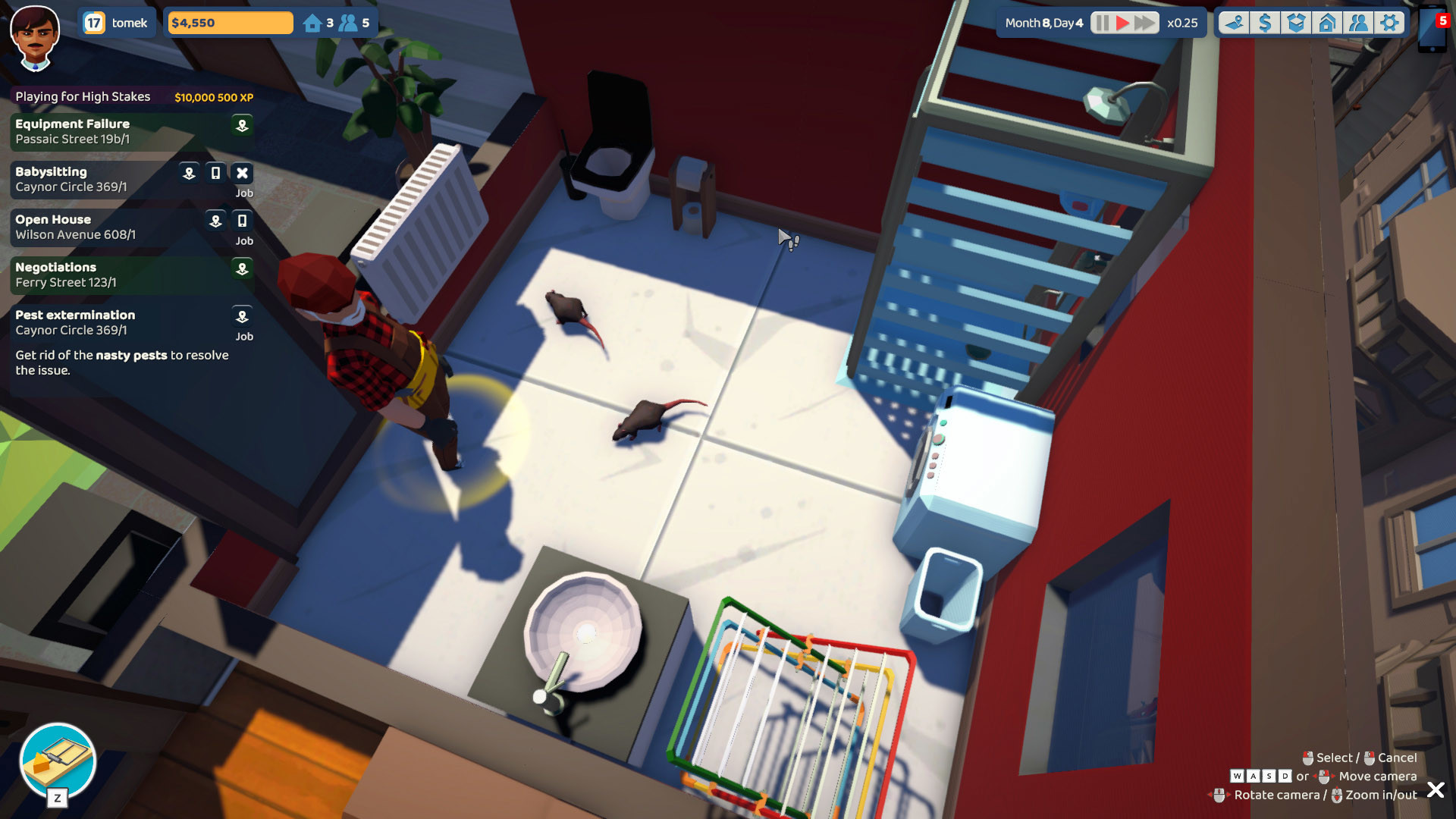Open the game settings gear
The image size is (1456, 819).
click(x=1391, y=23)
